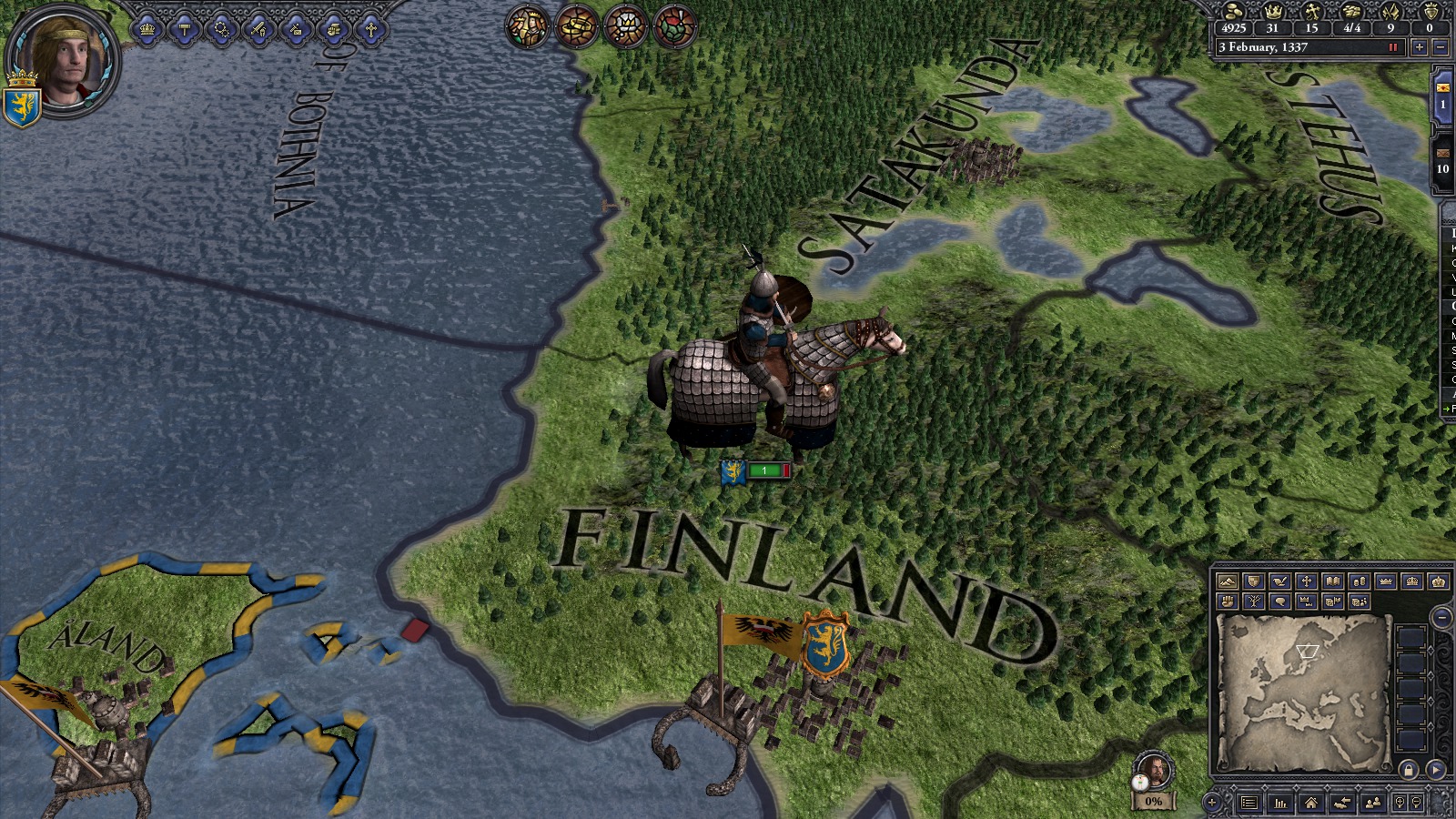Go to your capital using the home icon

[x=1311, y=803]
